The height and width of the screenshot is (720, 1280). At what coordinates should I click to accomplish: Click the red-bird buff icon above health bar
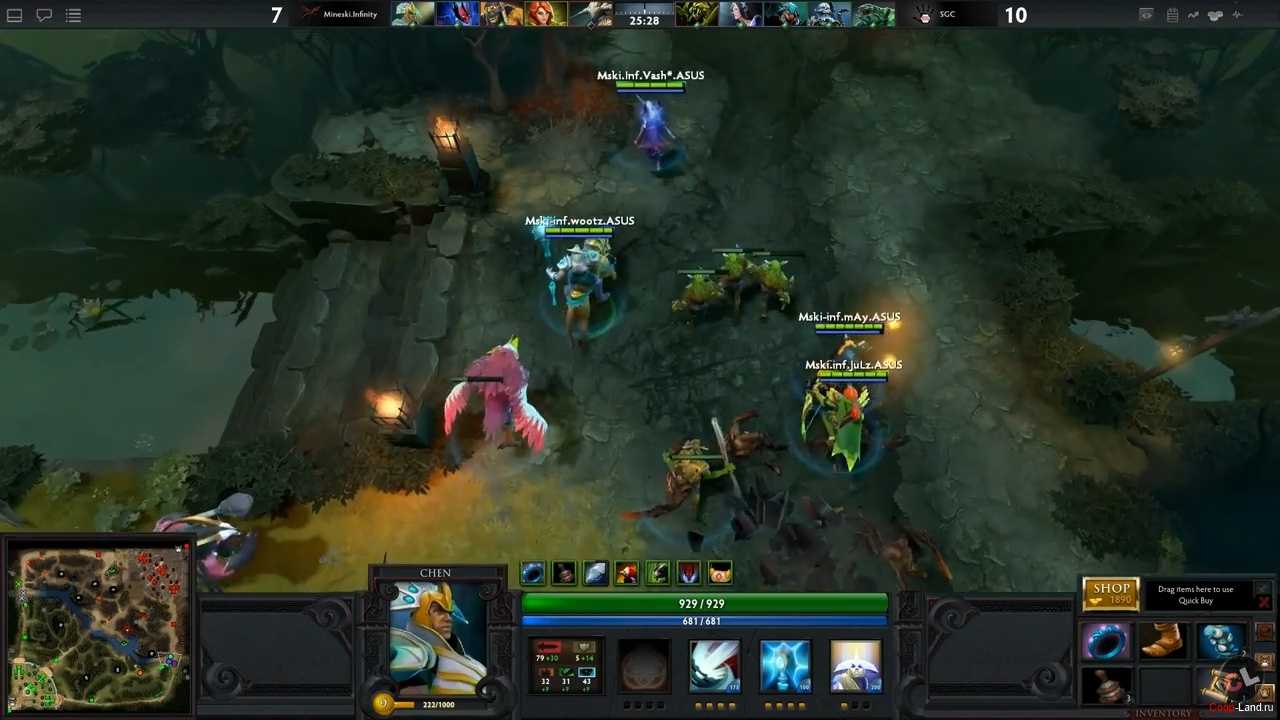click(x=626, y=573)
